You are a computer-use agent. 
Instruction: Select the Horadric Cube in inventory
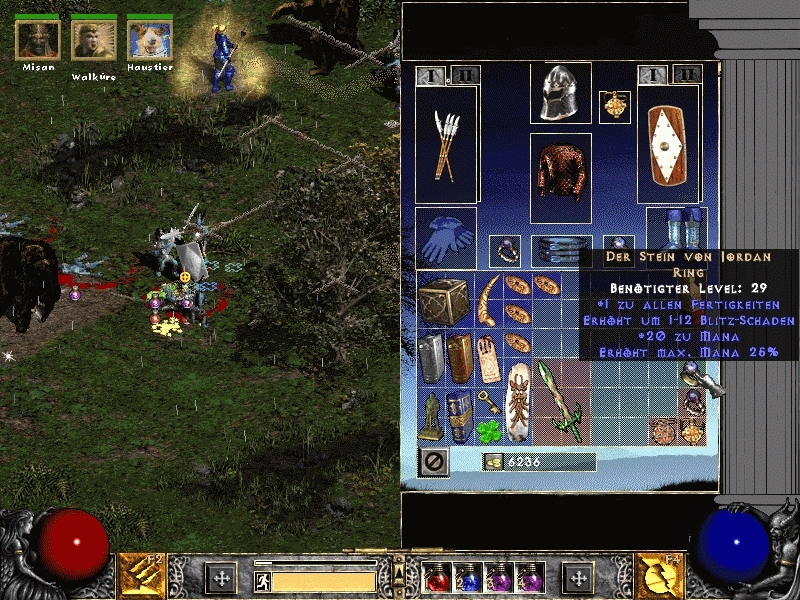[444, 299]
